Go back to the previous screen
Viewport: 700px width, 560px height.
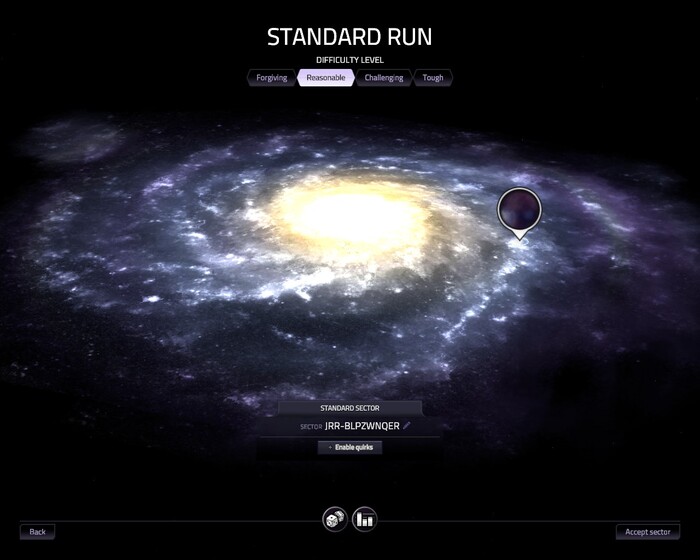tap(38, 532)
